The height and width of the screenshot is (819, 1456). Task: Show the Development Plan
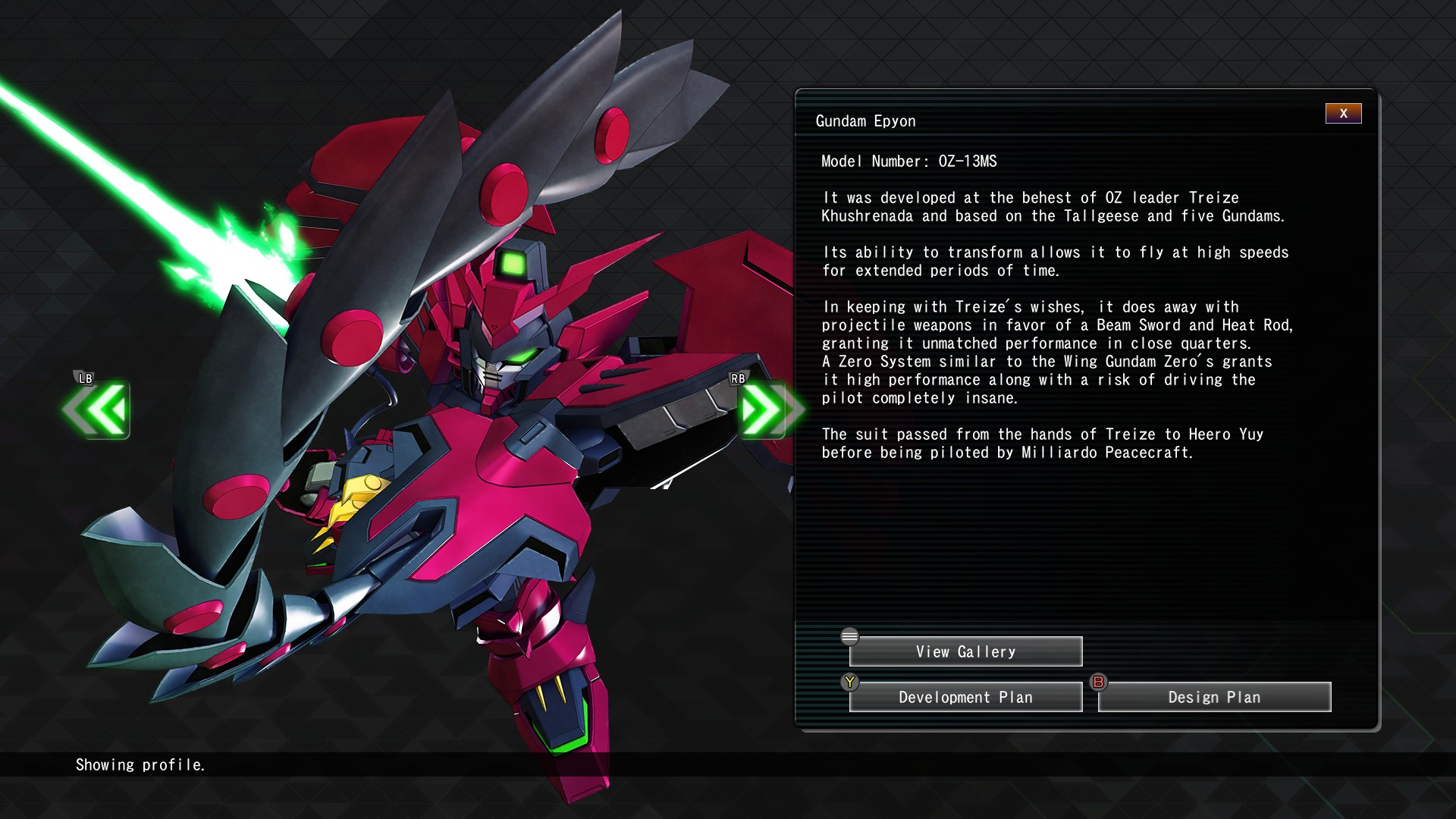pyautogui.click(x=965, y=698)
